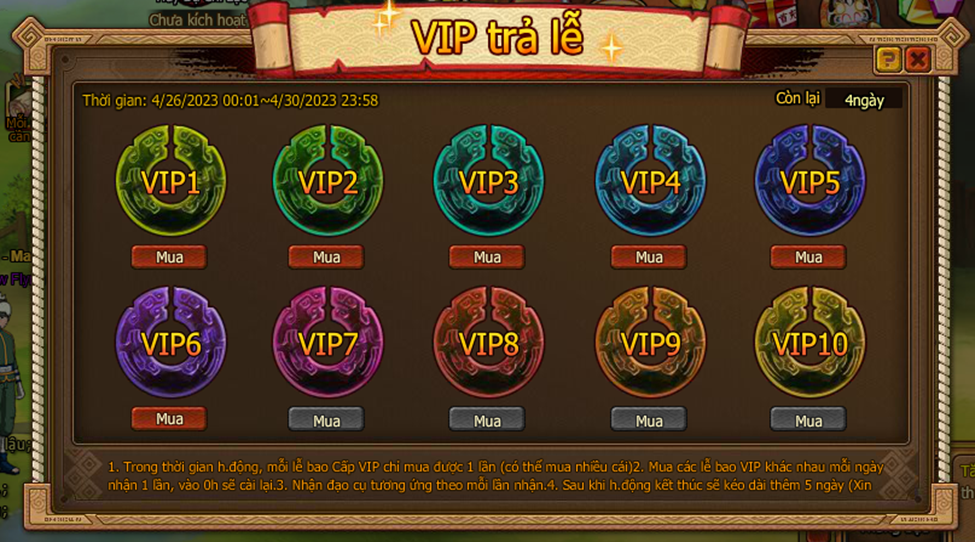
Task: Choose the Mua button for VIP10
Action: coord(808,420)
